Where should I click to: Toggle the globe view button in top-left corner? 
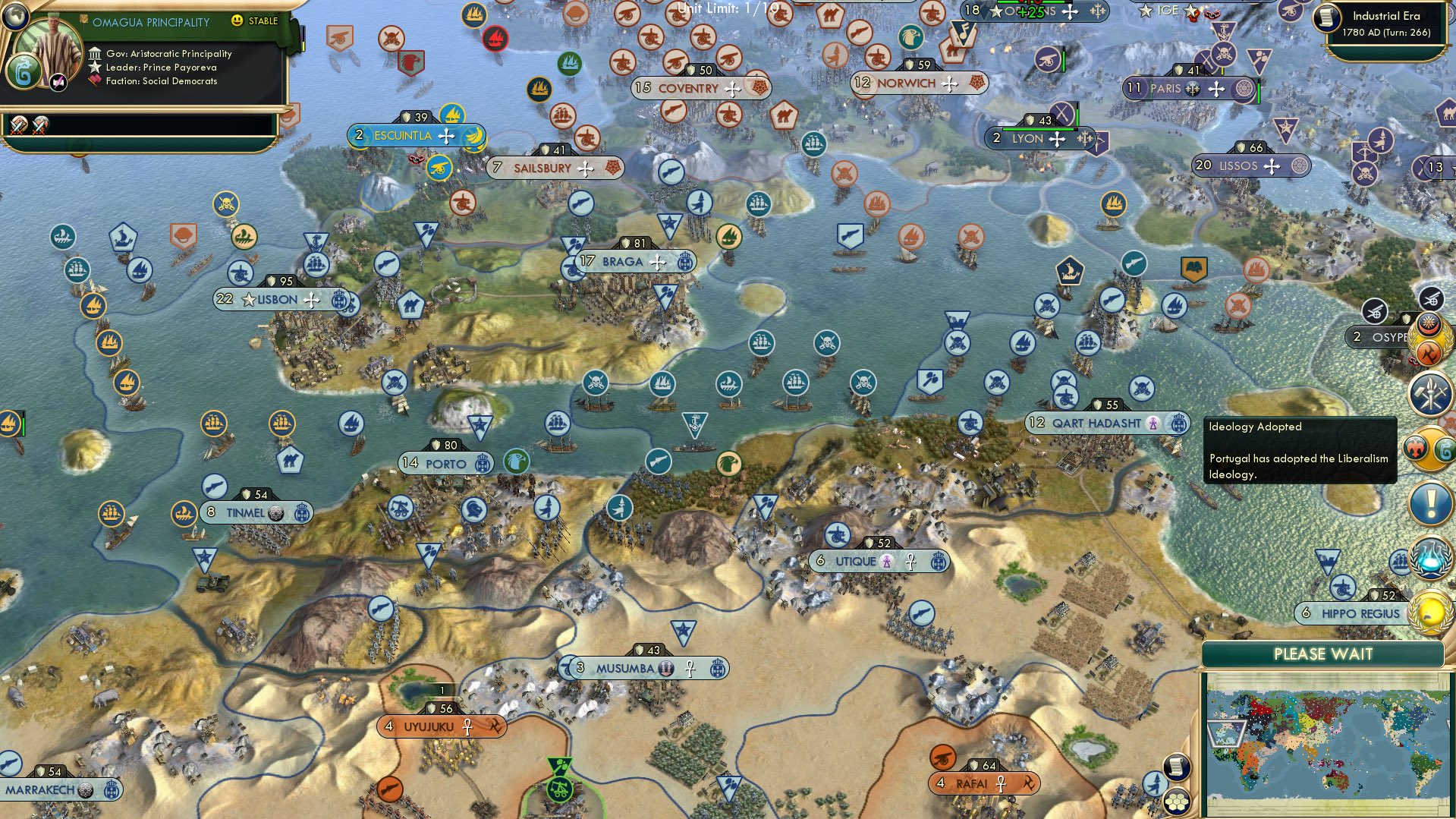coord(14,16)
